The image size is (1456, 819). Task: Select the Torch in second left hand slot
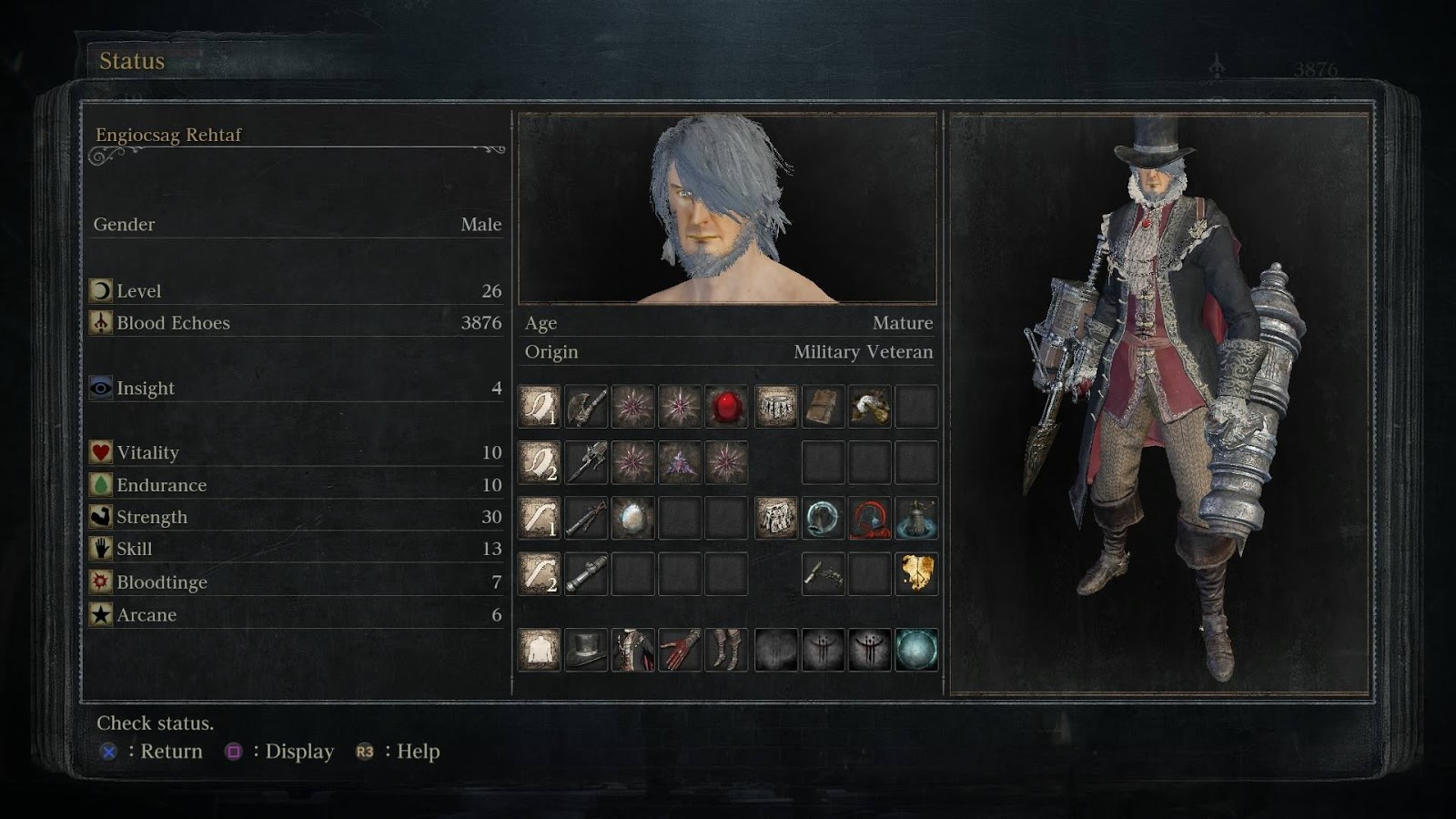[x=585, y=573]
